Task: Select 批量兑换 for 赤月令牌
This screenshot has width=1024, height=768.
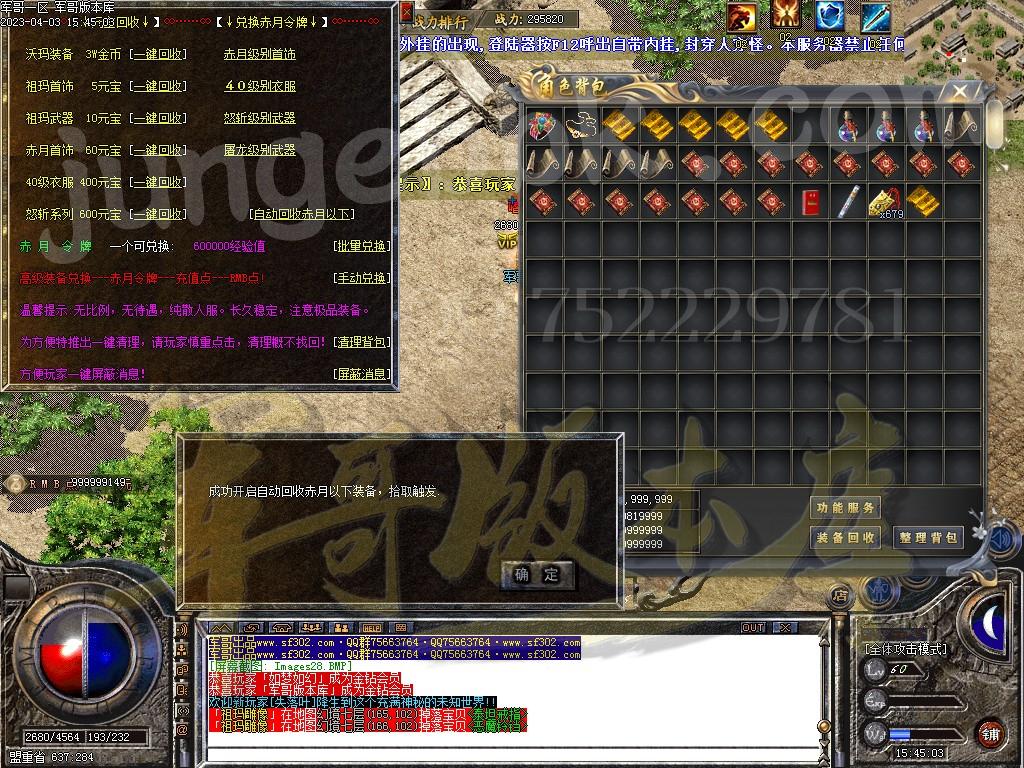Action: 361,246
